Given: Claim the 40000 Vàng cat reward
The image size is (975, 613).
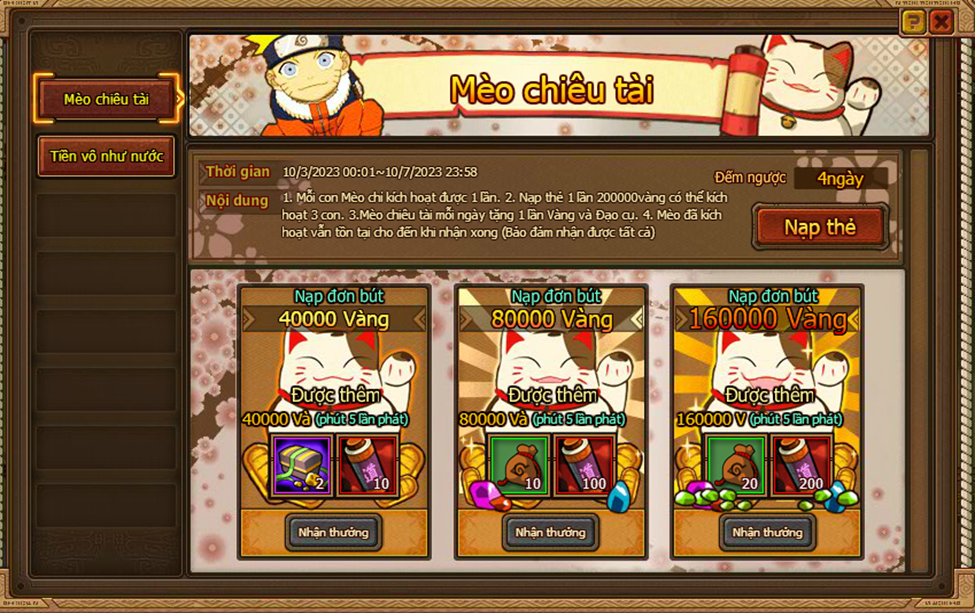Looking at the screenshot, I should click(x=333, y=532).
